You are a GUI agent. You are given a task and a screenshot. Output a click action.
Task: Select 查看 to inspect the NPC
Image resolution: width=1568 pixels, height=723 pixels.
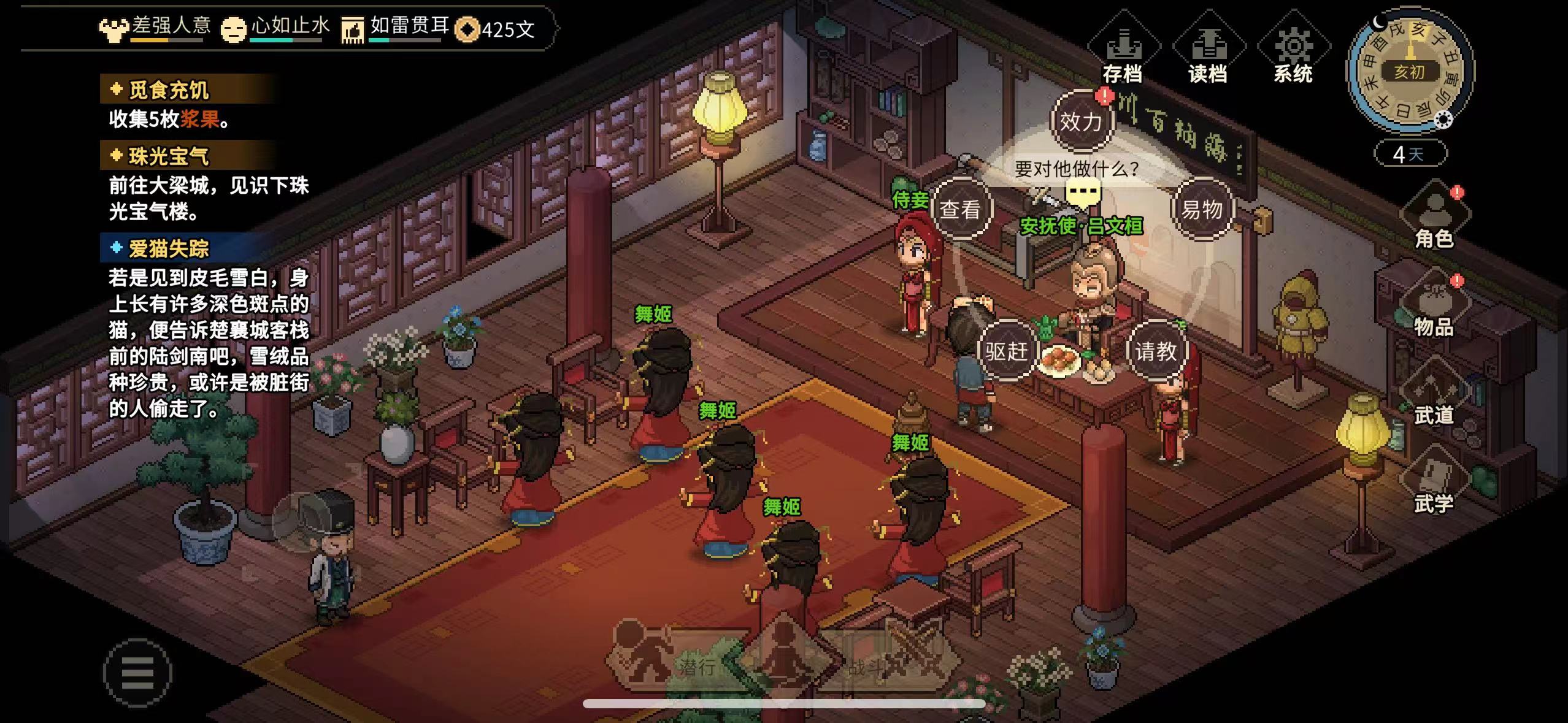coord(960,210)
